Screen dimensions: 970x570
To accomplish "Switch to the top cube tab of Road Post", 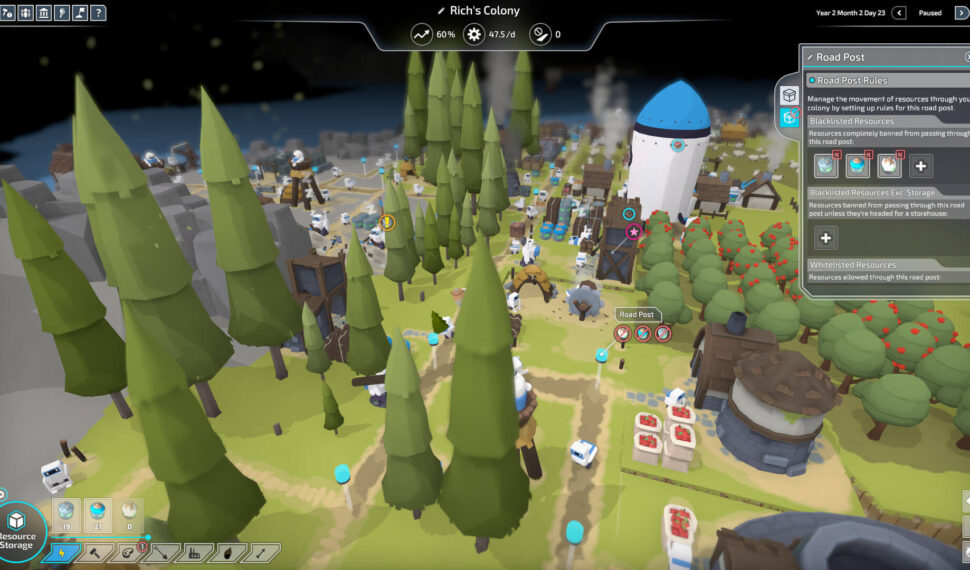I will pyautogui.click(x=790, y=95).
